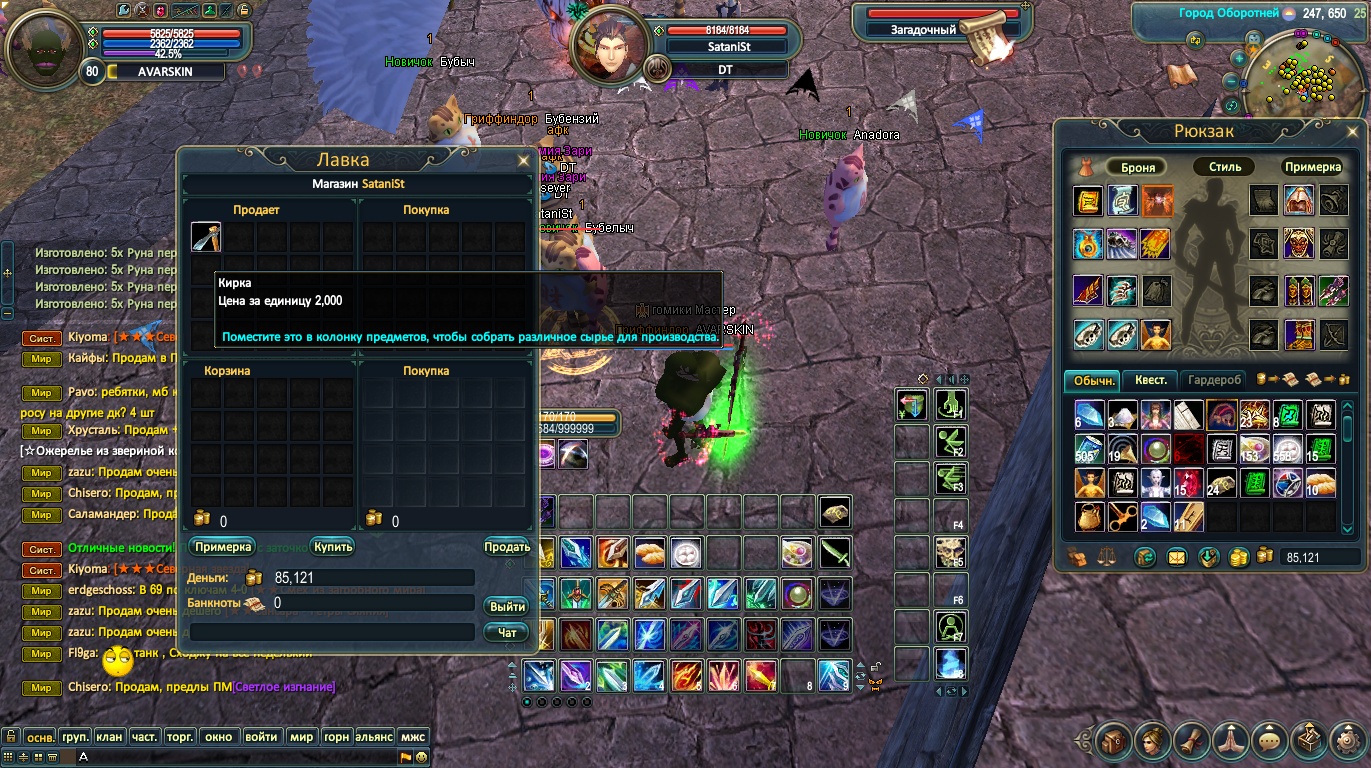Leave the shop with Выйти
The image size is (1371, 768).
click(x=507, y=607)
